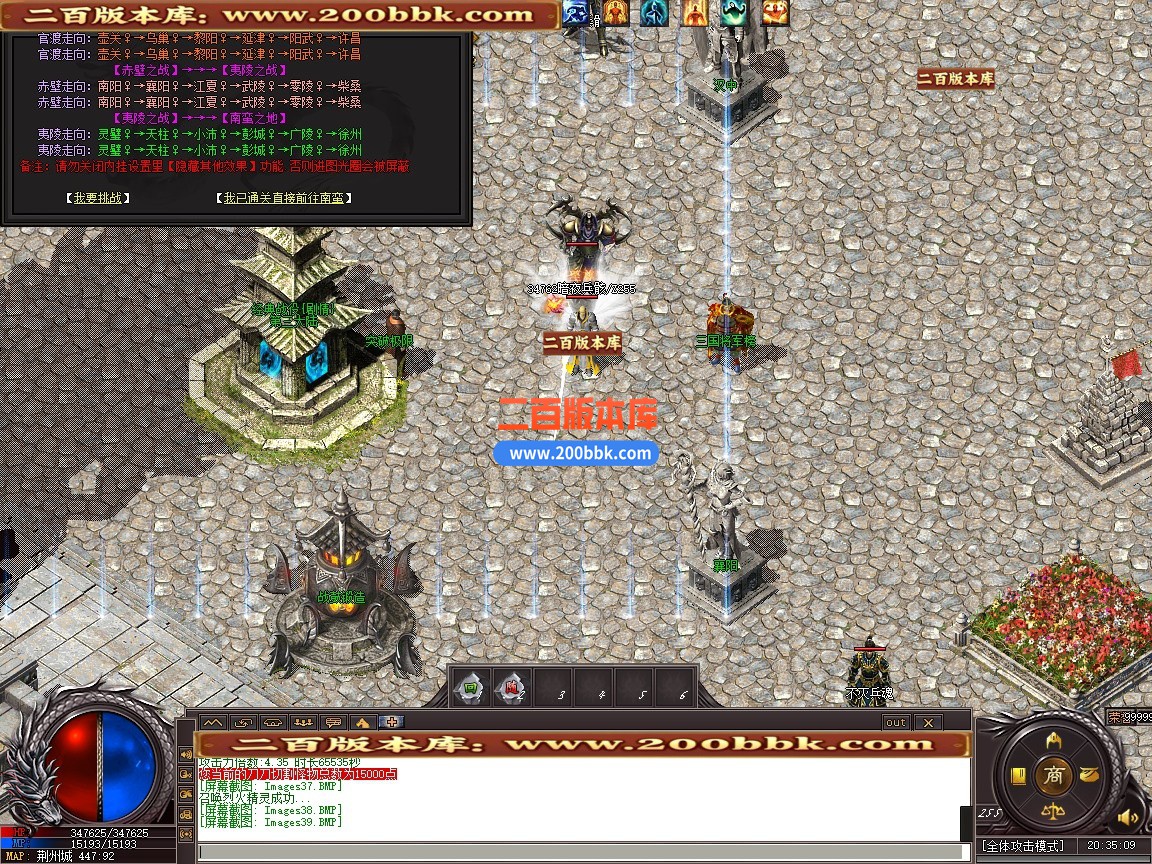This screenshot has width=1152, height=864.
Task: Click the blue crossed-swords buff icon
Action: click(574, 12)
